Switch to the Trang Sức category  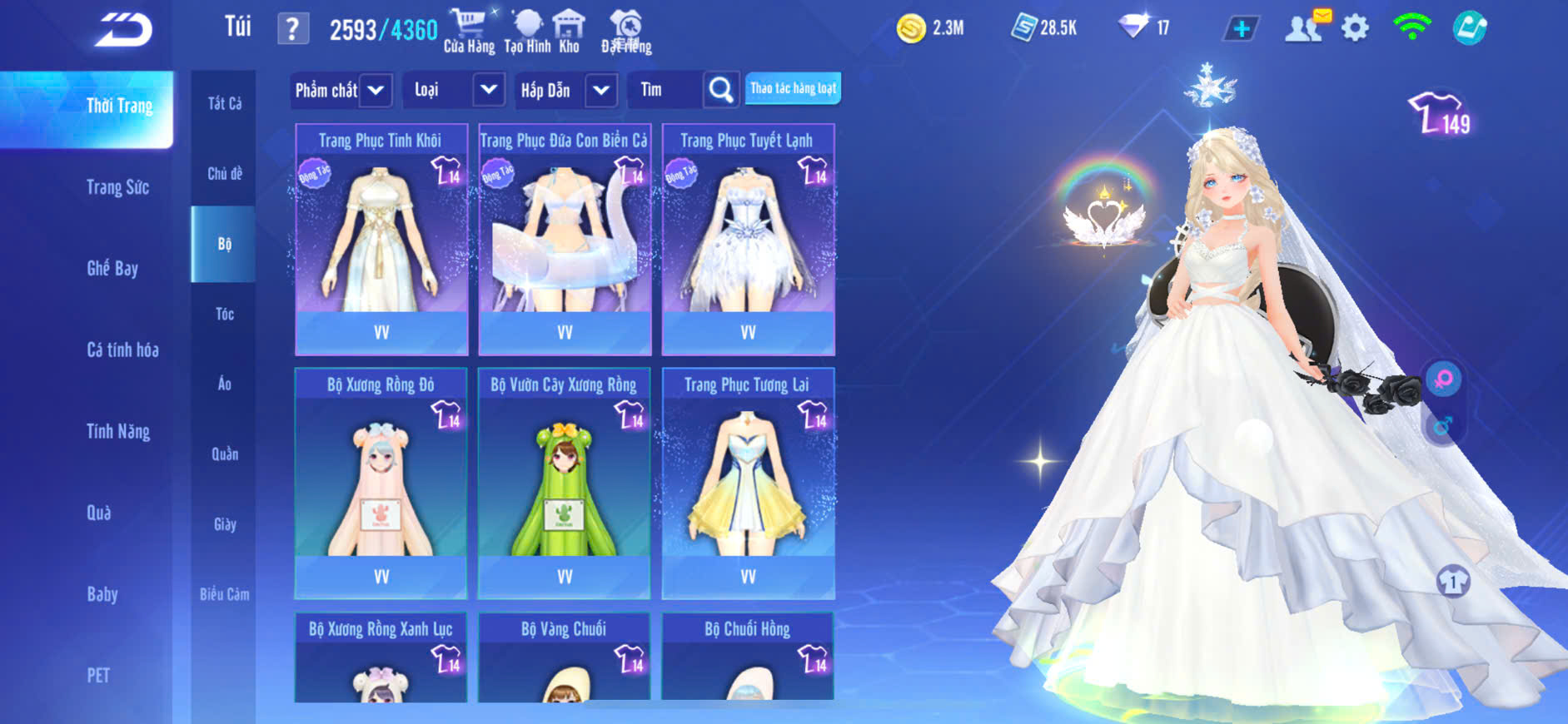coord(118,187)
